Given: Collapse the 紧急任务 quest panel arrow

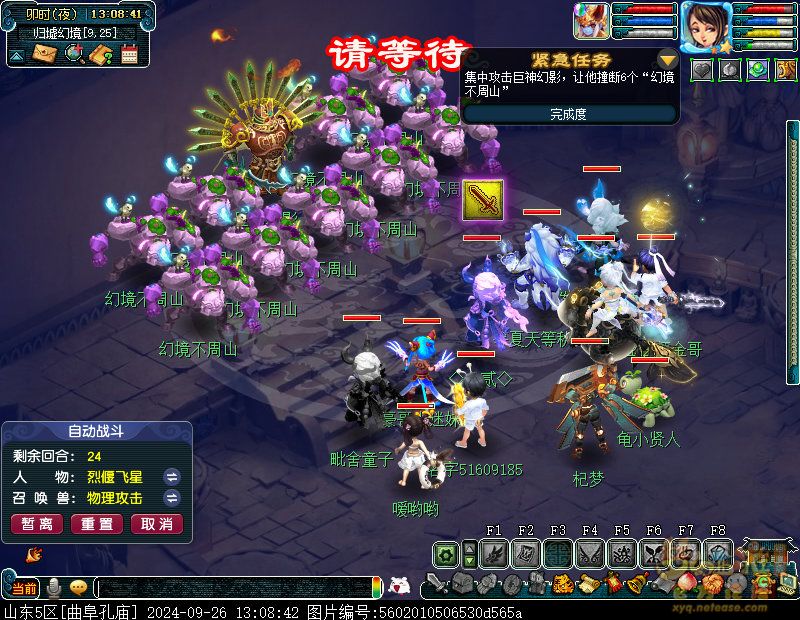Looking at the screenshot, I should (667, 60).
